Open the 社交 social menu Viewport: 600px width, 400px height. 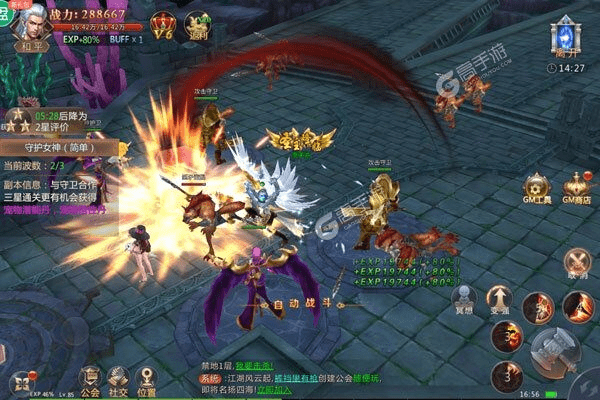pos(118,379)
